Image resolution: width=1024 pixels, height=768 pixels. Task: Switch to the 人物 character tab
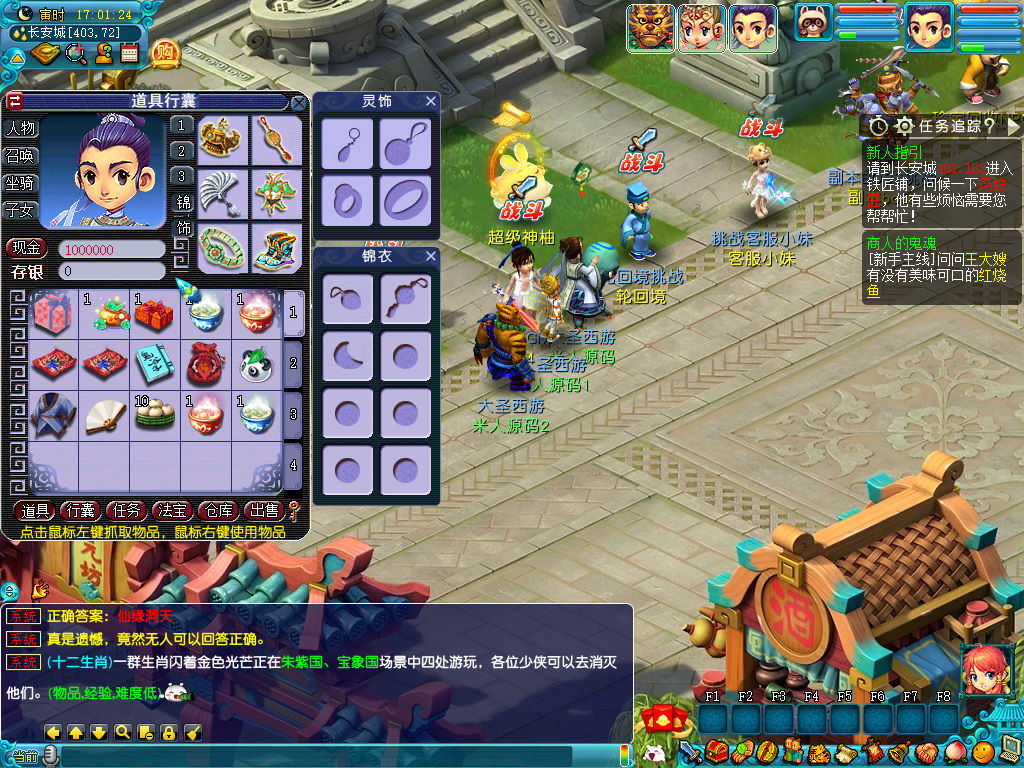21,129
